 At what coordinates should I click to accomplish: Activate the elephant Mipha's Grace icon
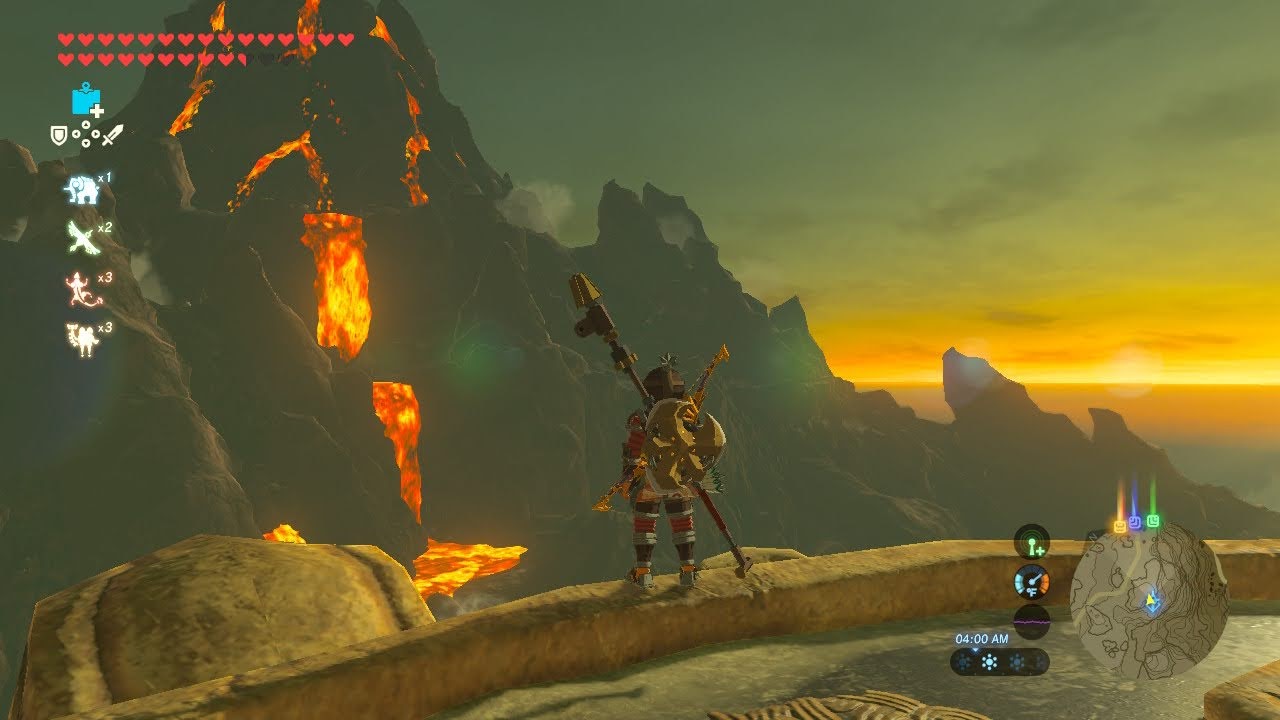point(82,190)
